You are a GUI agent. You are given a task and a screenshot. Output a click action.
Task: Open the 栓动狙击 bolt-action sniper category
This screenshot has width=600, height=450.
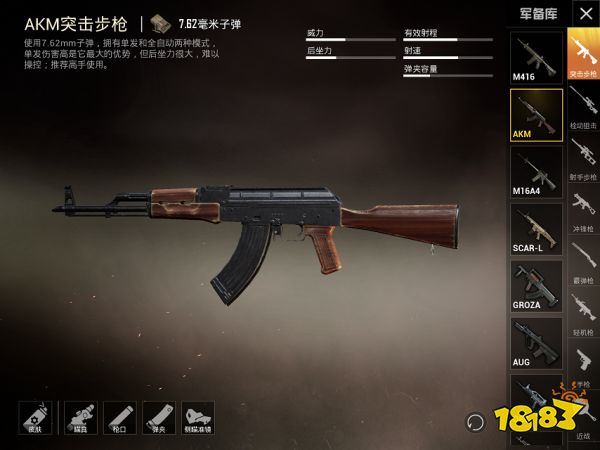click(583, 108)
